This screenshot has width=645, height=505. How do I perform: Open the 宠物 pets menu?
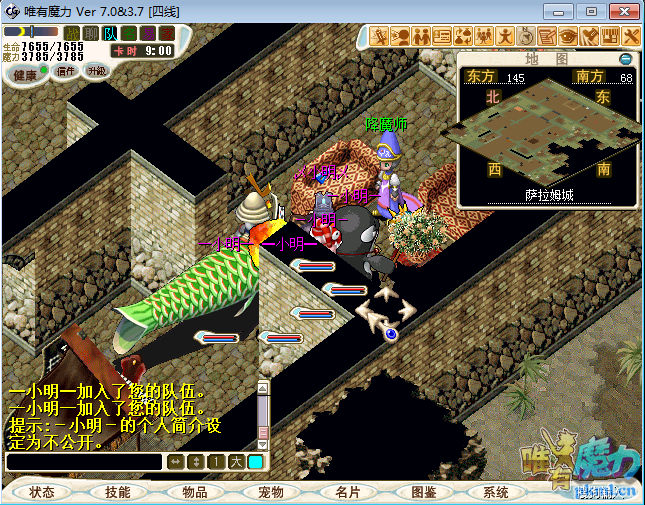pyautogui.click(x=271, y=492)
